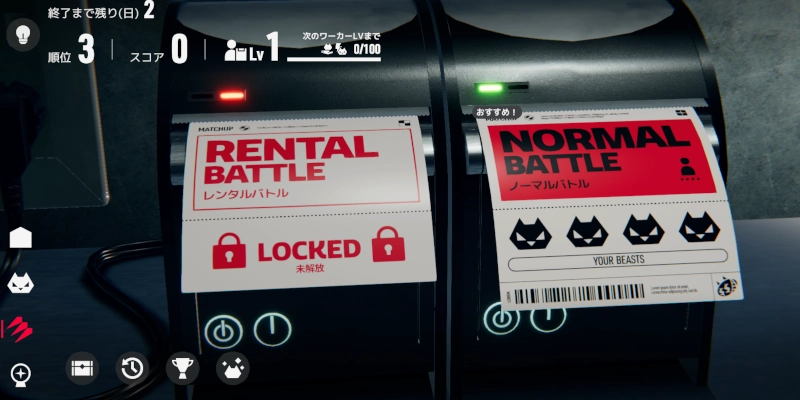Select the red claw-marks battle icon

tap(19, 329)
